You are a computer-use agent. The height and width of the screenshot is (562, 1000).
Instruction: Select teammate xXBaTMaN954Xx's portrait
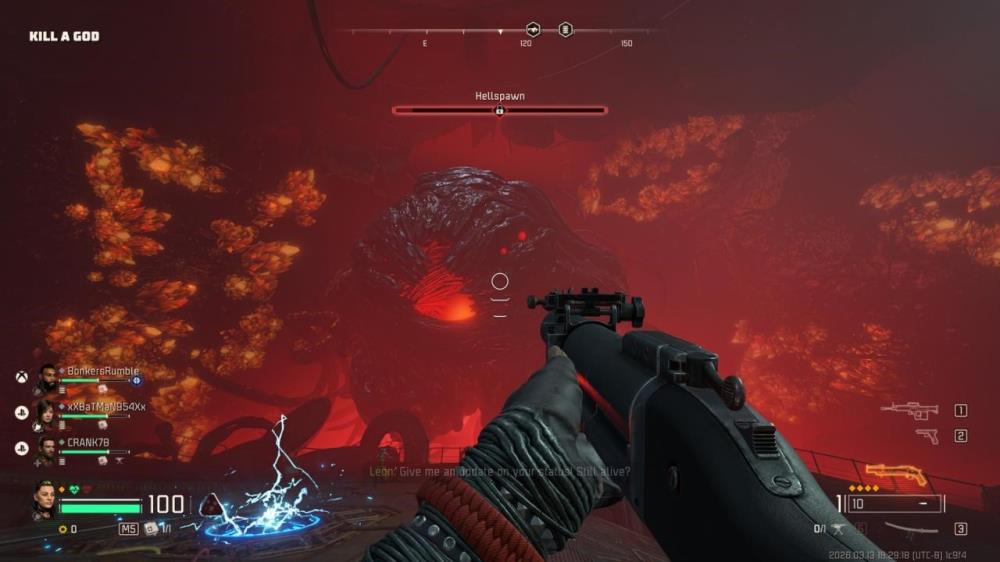(x=46, y=413)
